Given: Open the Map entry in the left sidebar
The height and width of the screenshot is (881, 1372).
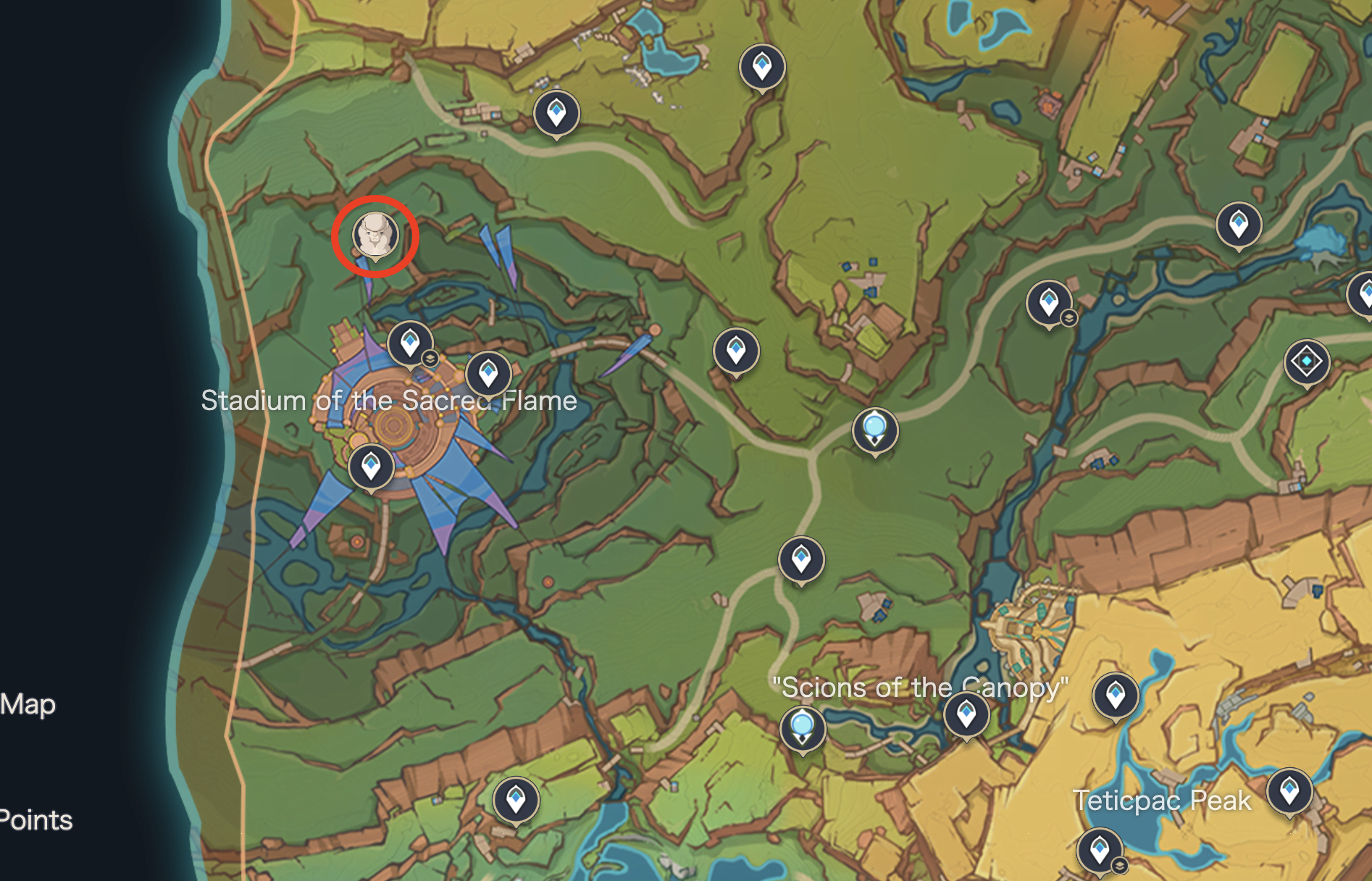Looking at the screenshot, I should click(27, 703).
